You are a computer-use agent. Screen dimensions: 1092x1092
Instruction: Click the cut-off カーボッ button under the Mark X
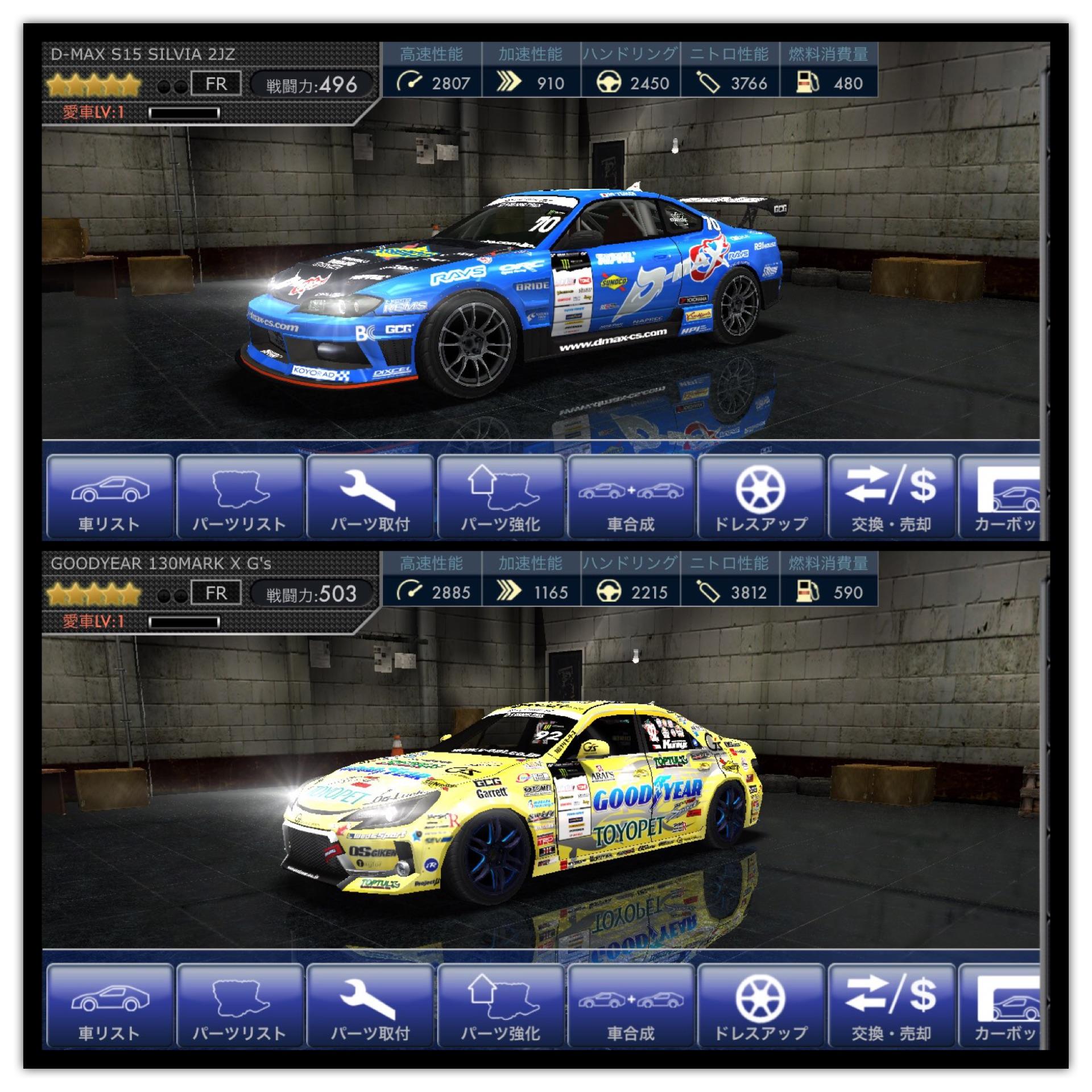1001,1006
